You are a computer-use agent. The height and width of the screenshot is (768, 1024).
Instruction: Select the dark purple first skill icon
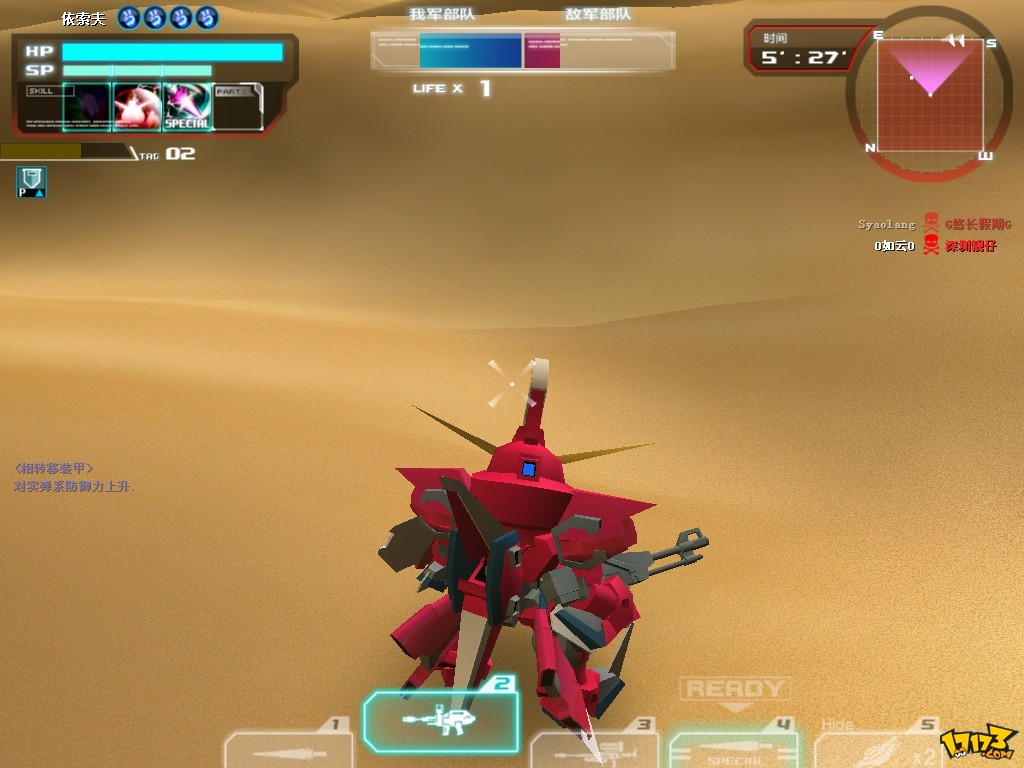click(x=86, y=106)
